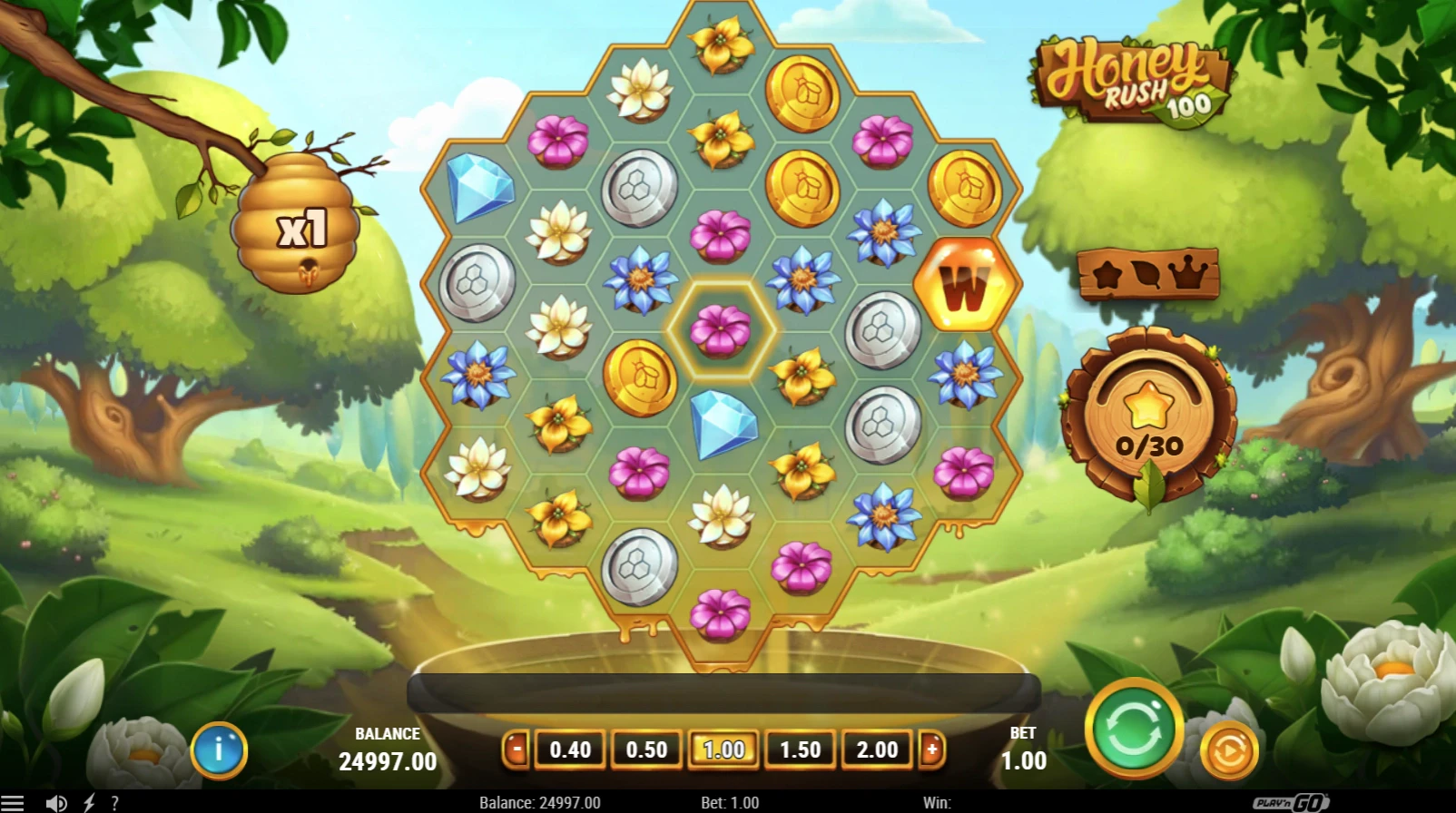Click the Honey Rush 100 logo
Image resolution: width=1456 pixels, height=813 pixels.
tap(1130, 75)
